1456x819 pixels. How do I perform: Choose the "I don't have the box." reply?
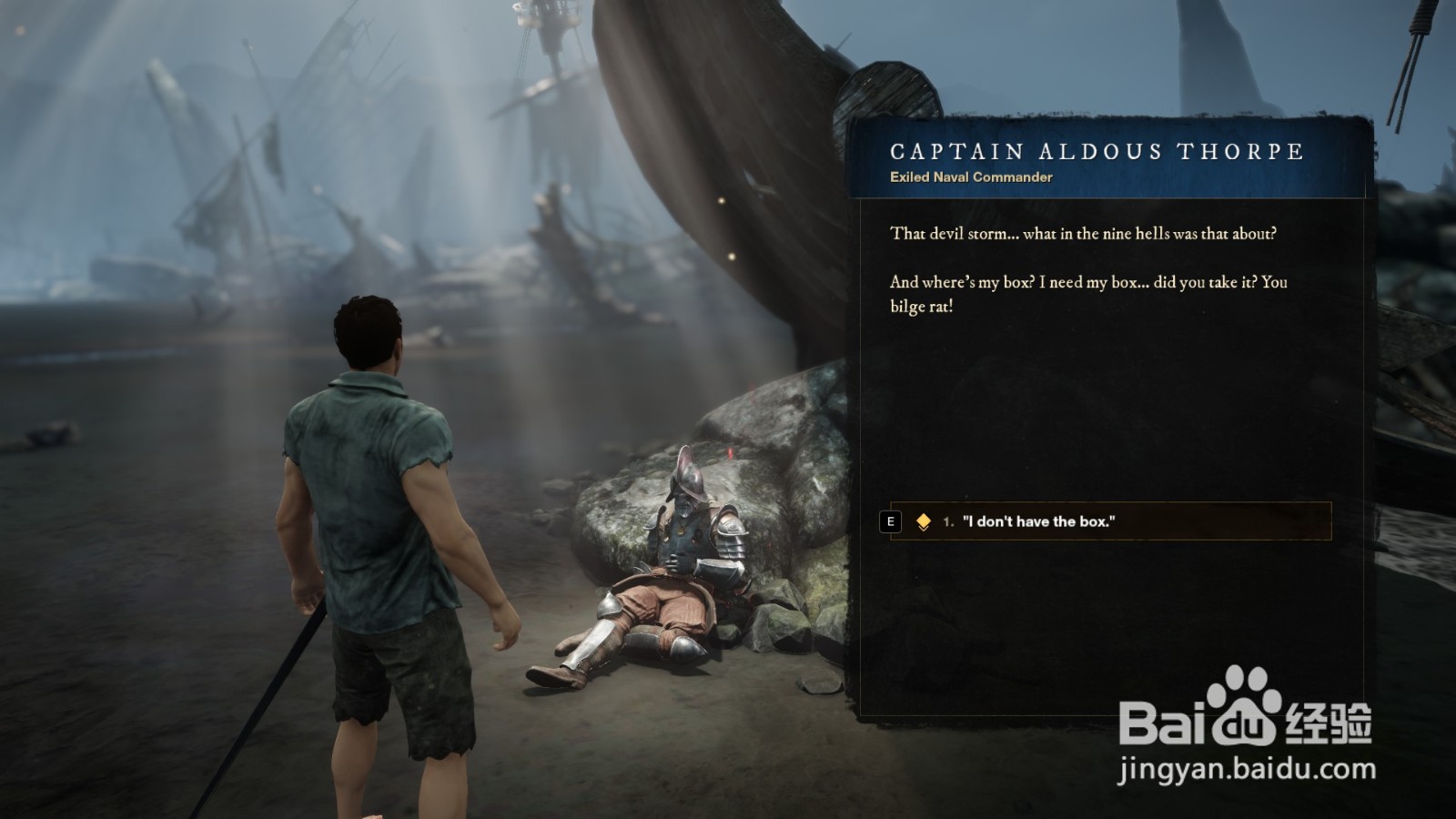[x=1037, y=521]
